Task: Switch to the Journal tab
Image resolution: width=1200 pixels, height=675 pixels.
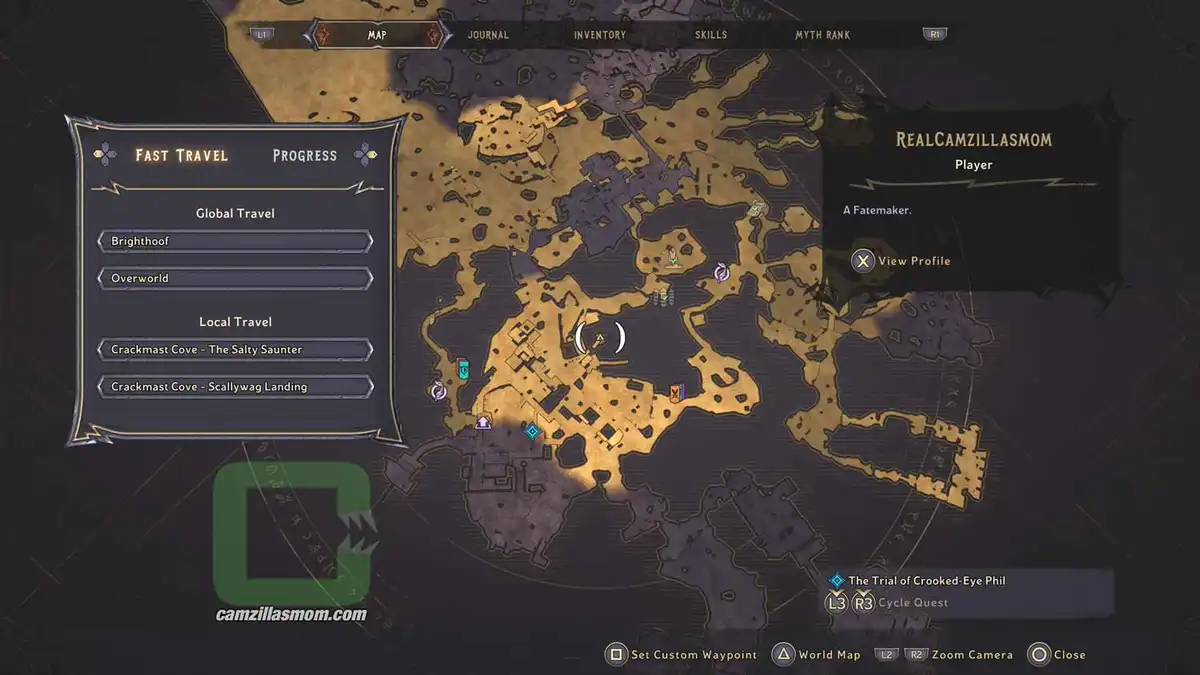Action: pyautogui.click(x=488, y=35)
